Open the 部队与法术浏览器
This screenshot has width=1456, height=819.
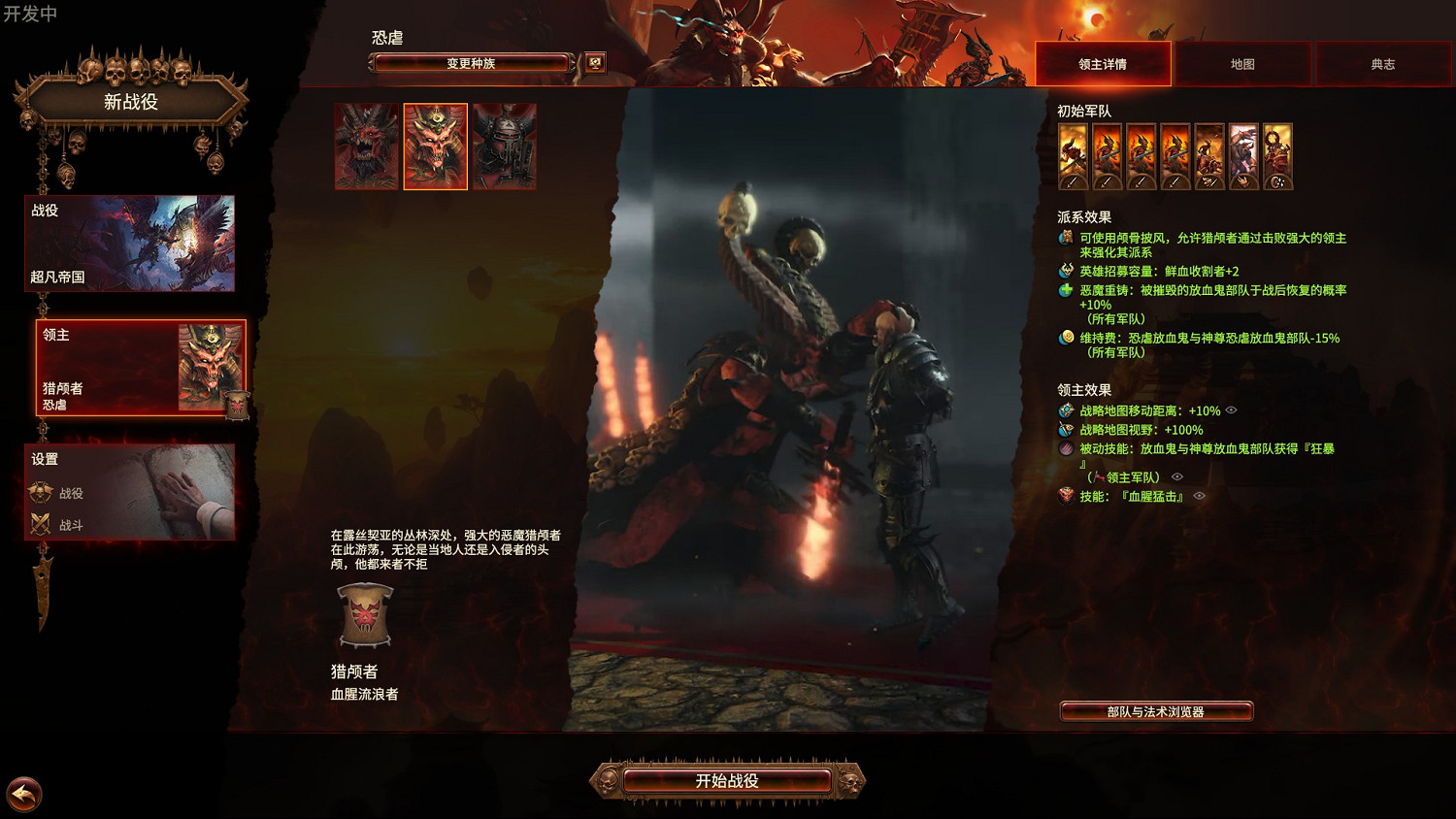[1156, 710]
